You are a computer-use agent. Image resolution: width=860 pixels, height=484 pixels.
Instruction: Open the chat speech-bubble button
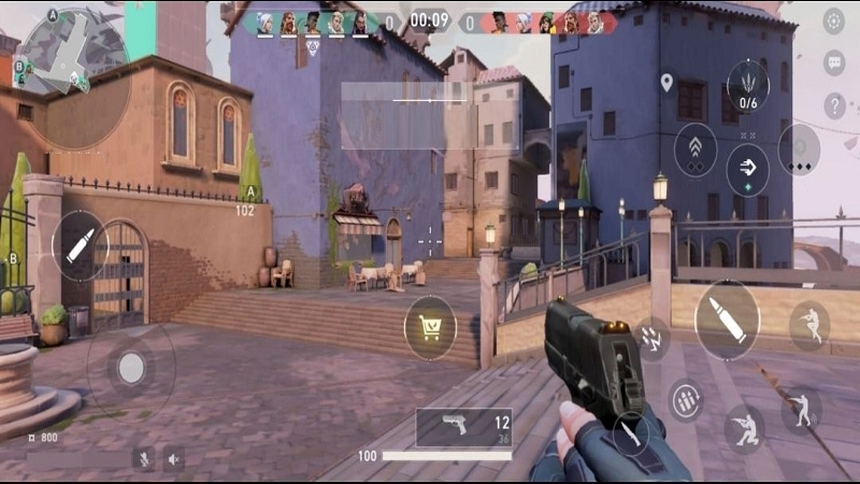tap(834, 63)
